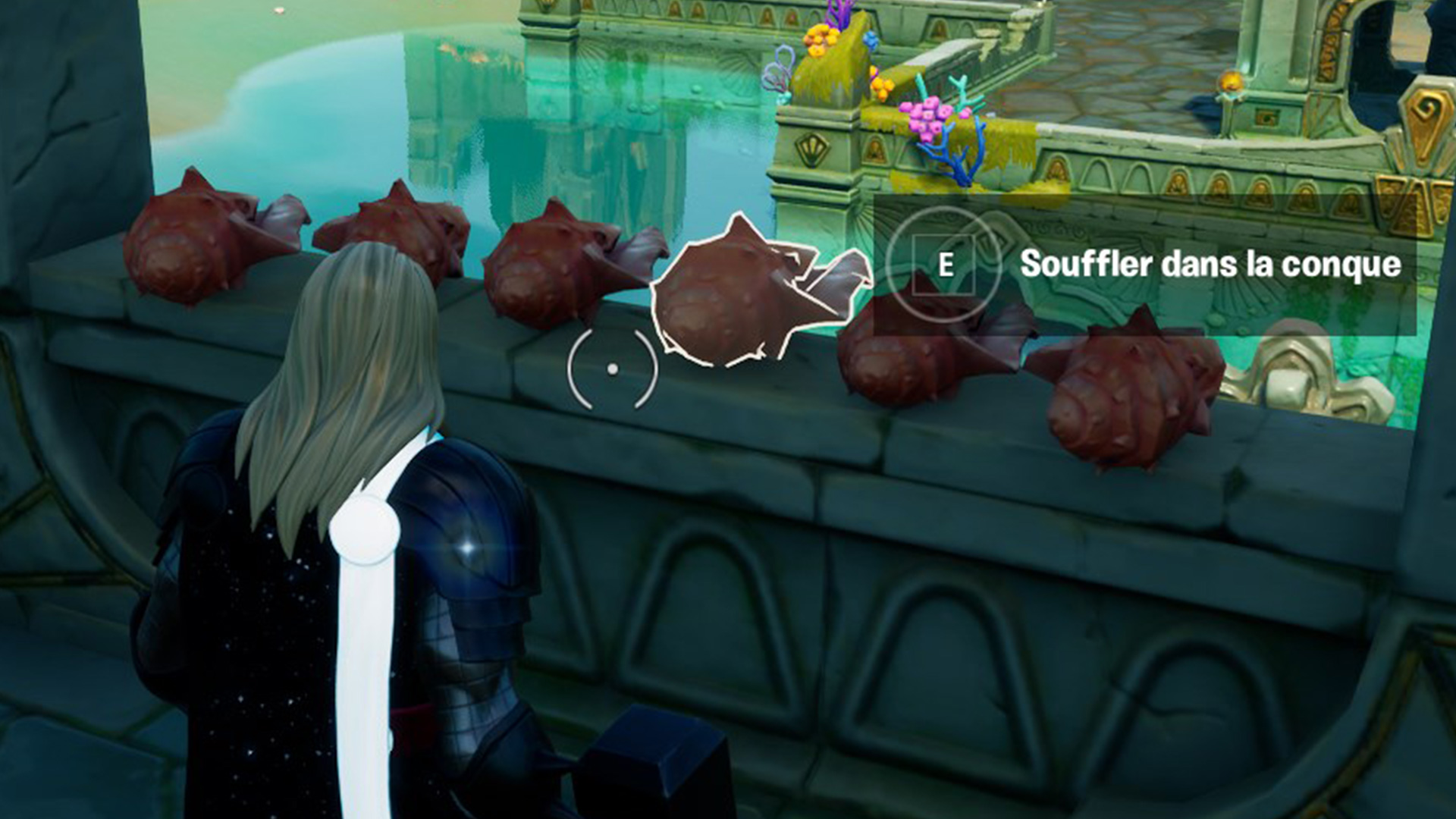Click the circular prompt ring around E

[945, 265]
